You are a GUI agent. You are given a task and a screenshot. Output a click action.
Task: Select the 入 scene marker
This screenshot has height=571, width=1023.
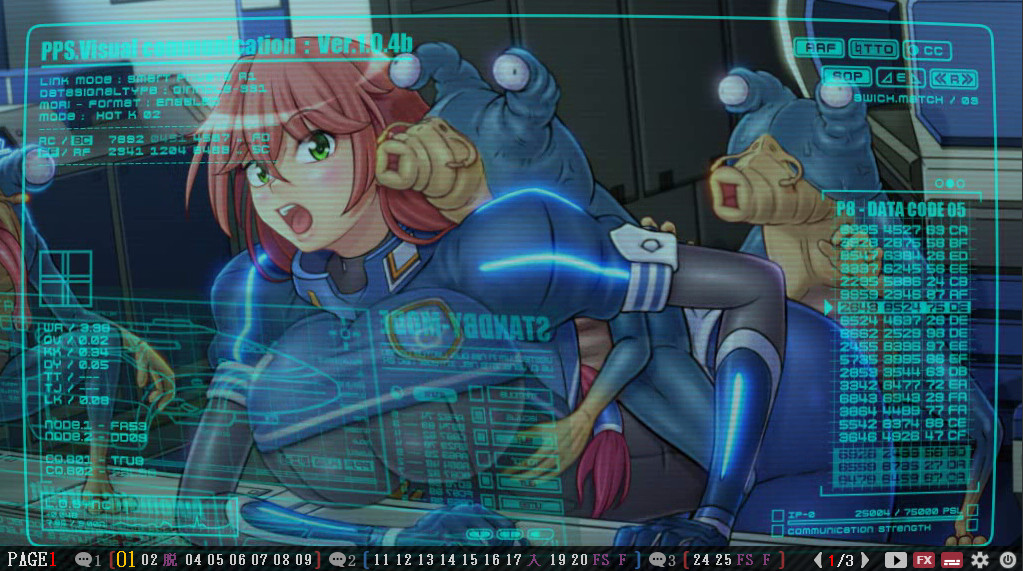pos(536,560)
